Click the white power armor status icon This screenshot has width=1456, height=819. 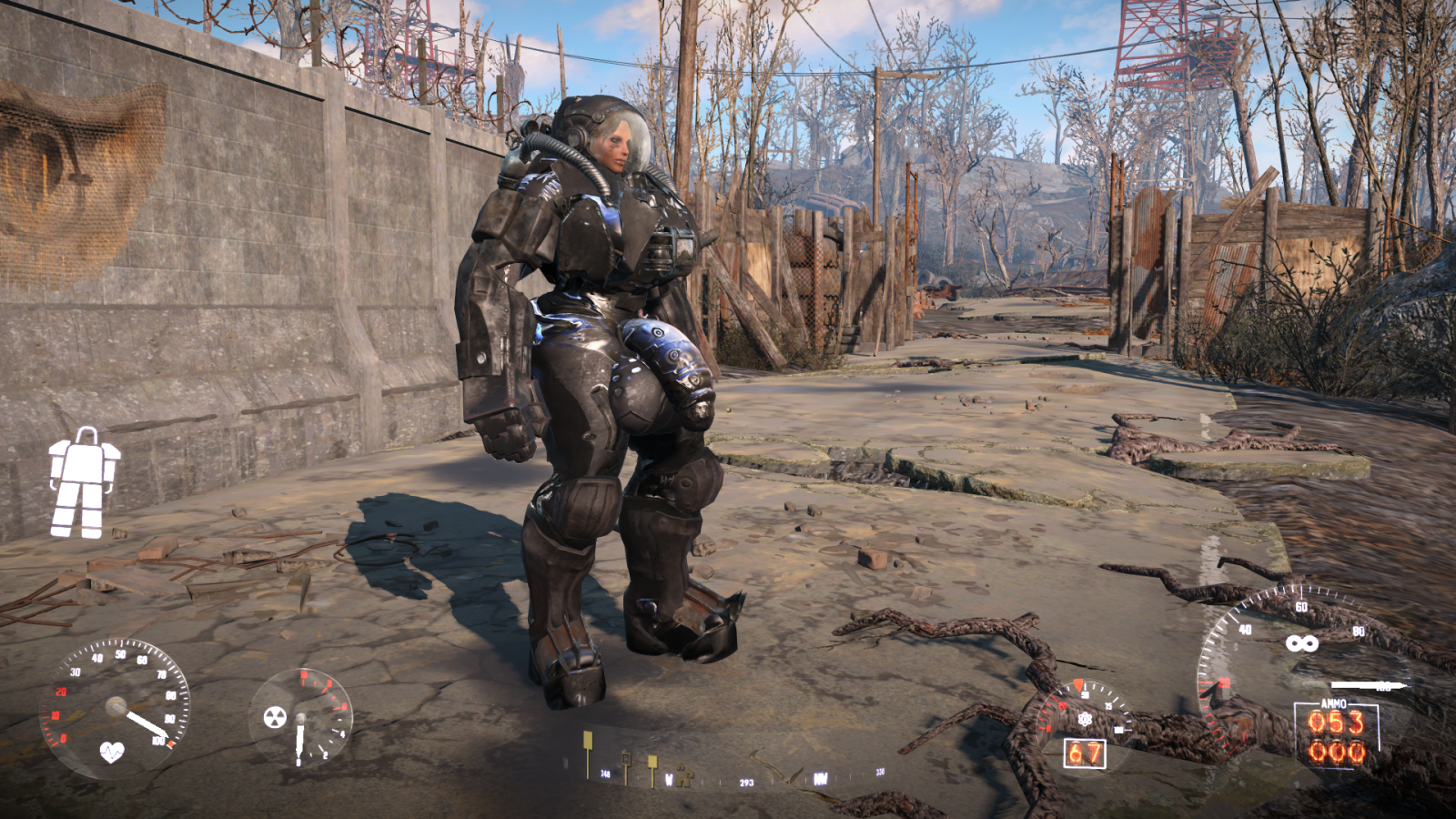coord(84,482)
